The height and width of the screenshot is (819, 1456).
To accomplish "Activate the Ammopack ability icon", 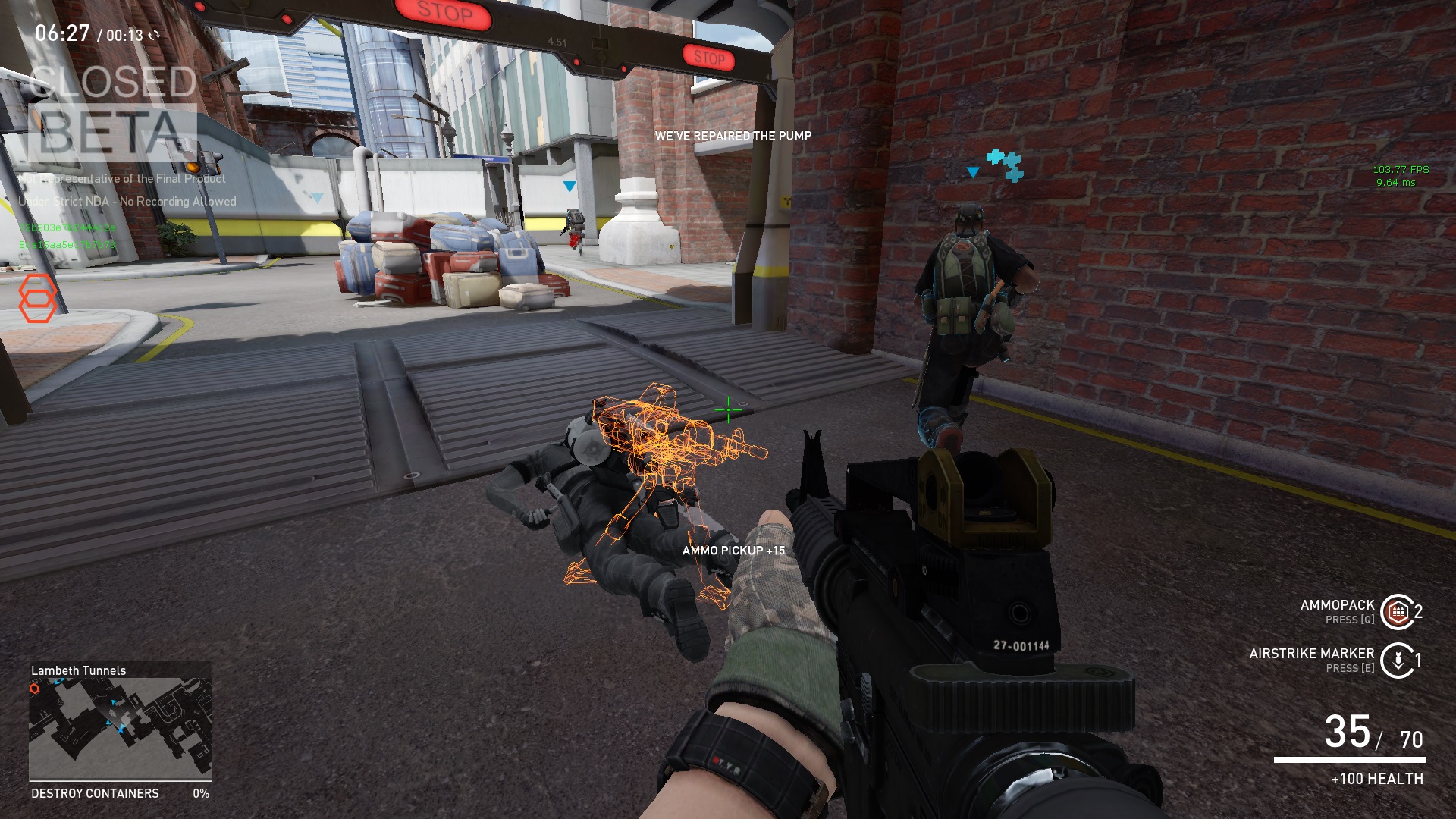I will point(1397,612).
